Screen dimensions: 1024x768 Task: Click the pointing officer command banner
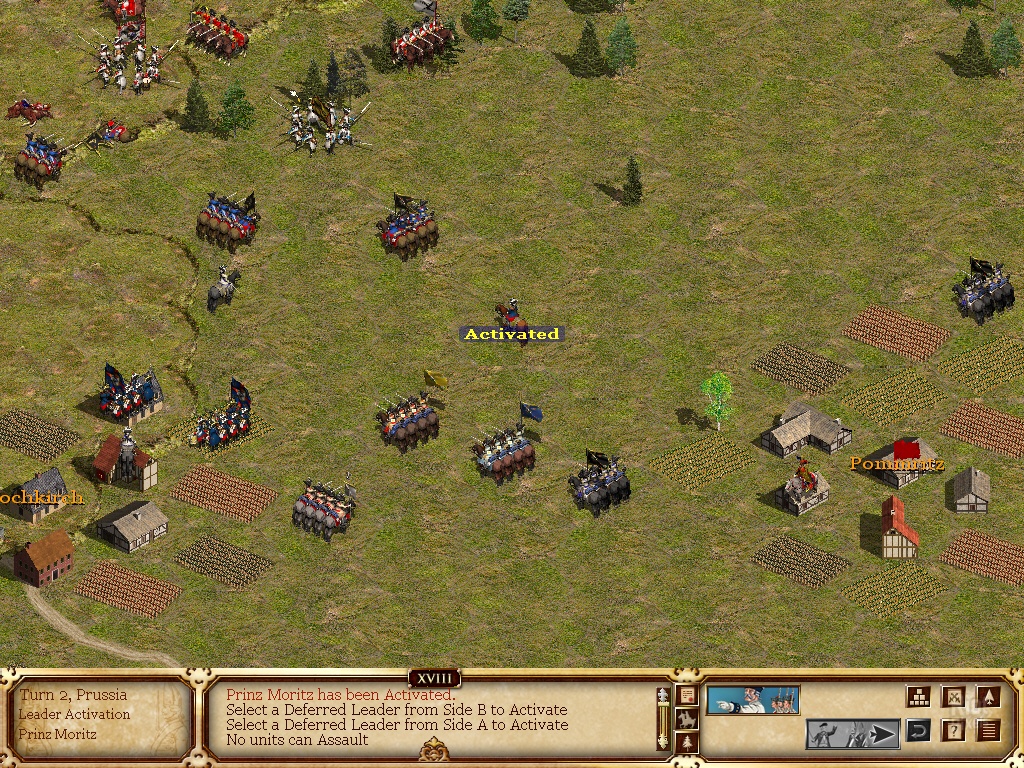click(x=753, y=700)
